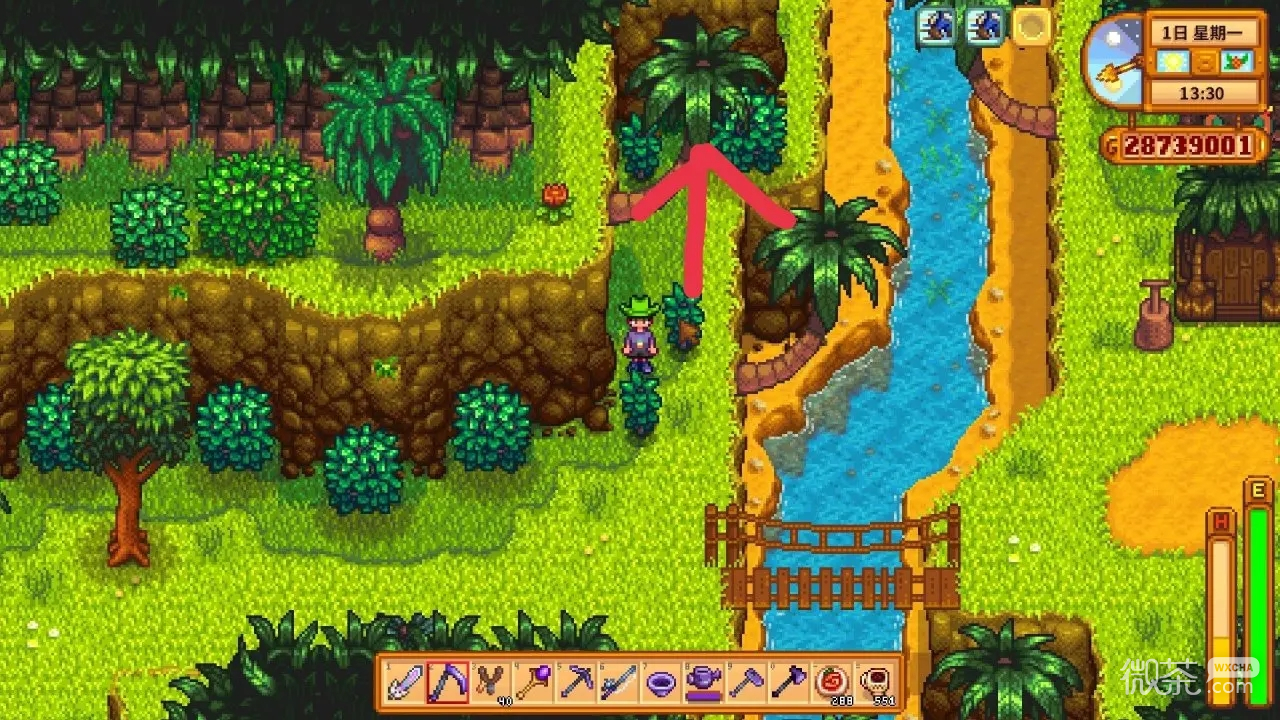
Task: Choose the scythe hotbar slot
Action: (448, 683)
